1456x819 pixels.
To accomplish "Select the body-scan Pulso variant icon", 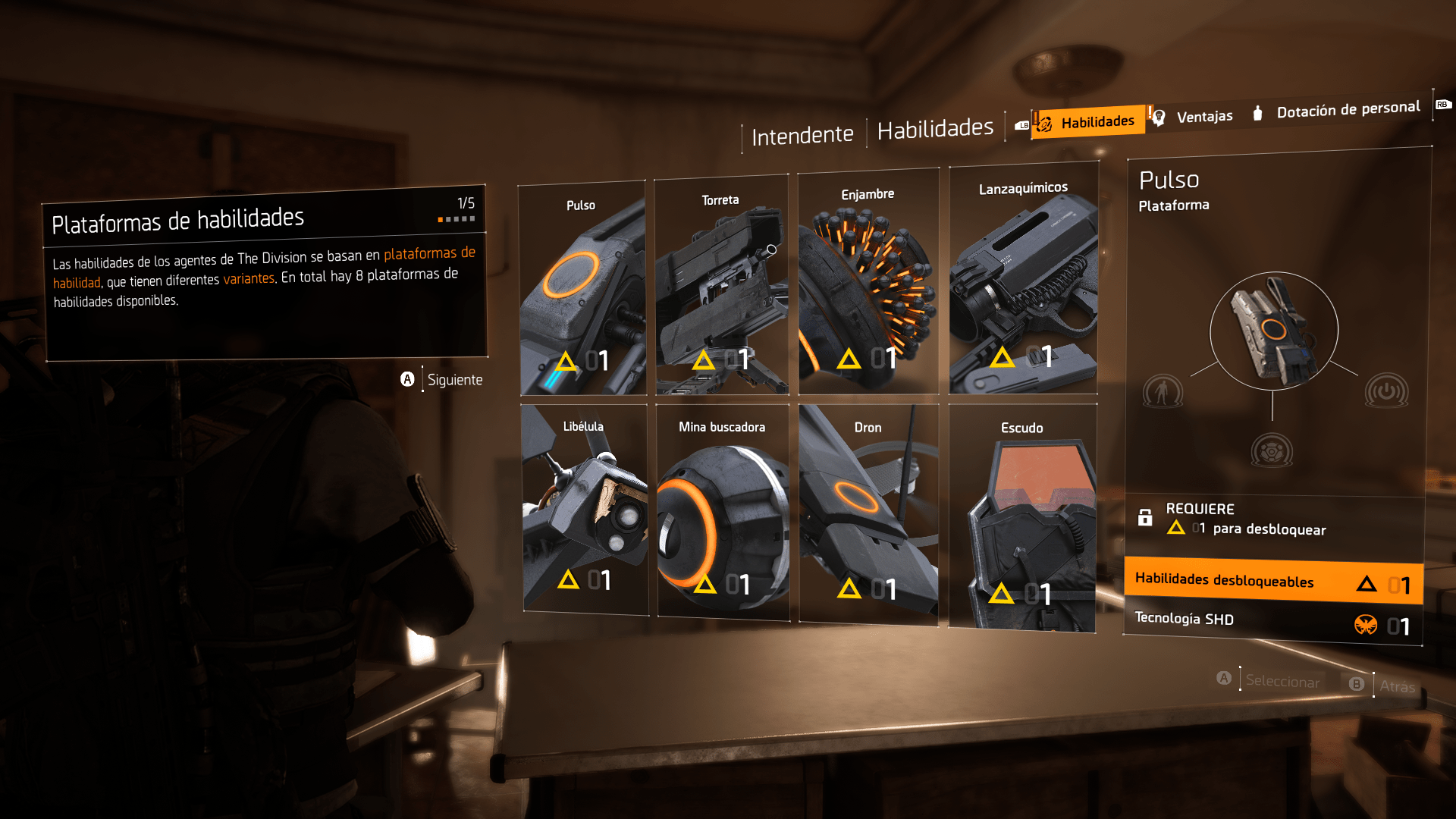I will coord(1164,391).
